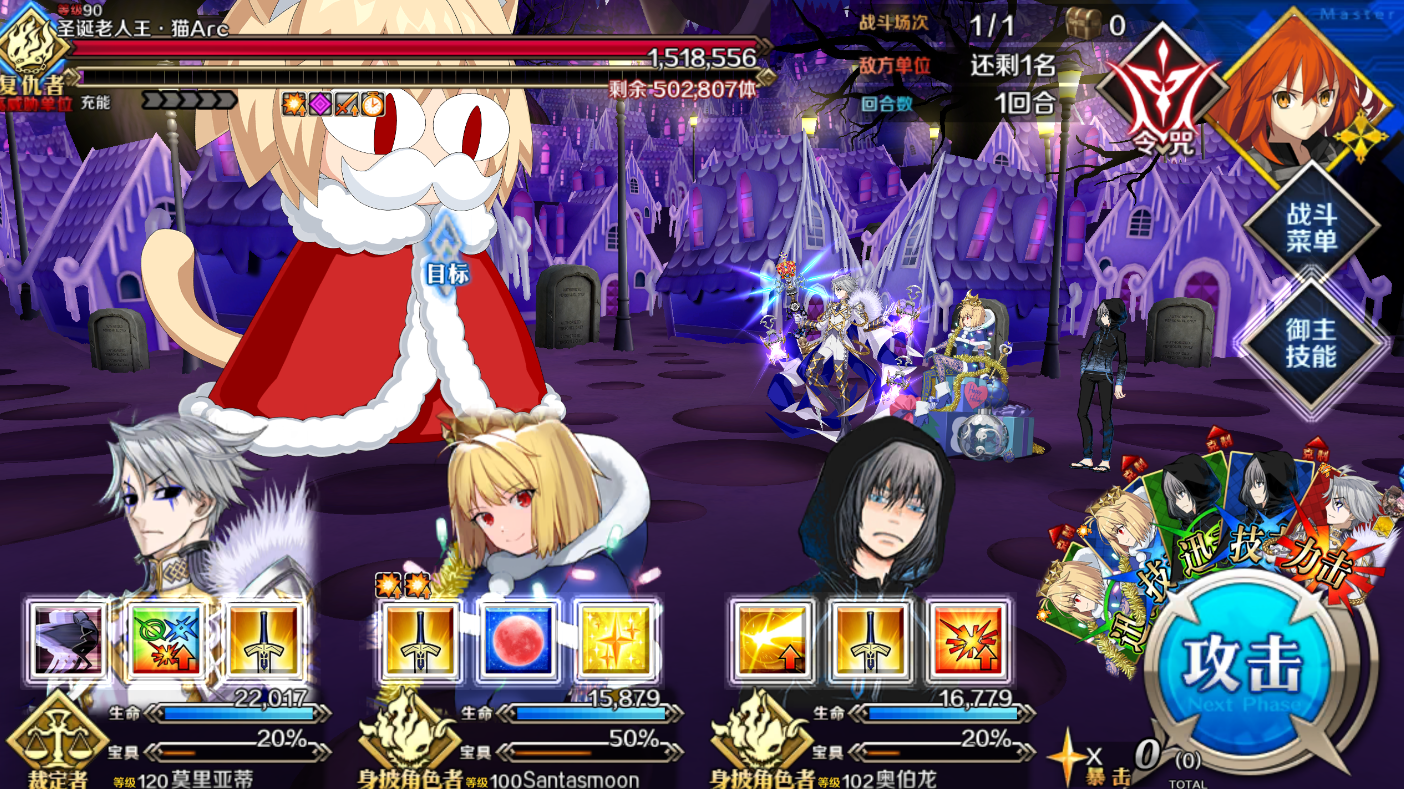1404x789 pixels.
Task: Use Oberon's red starburst skill
Action: click(x=968, y=641)
